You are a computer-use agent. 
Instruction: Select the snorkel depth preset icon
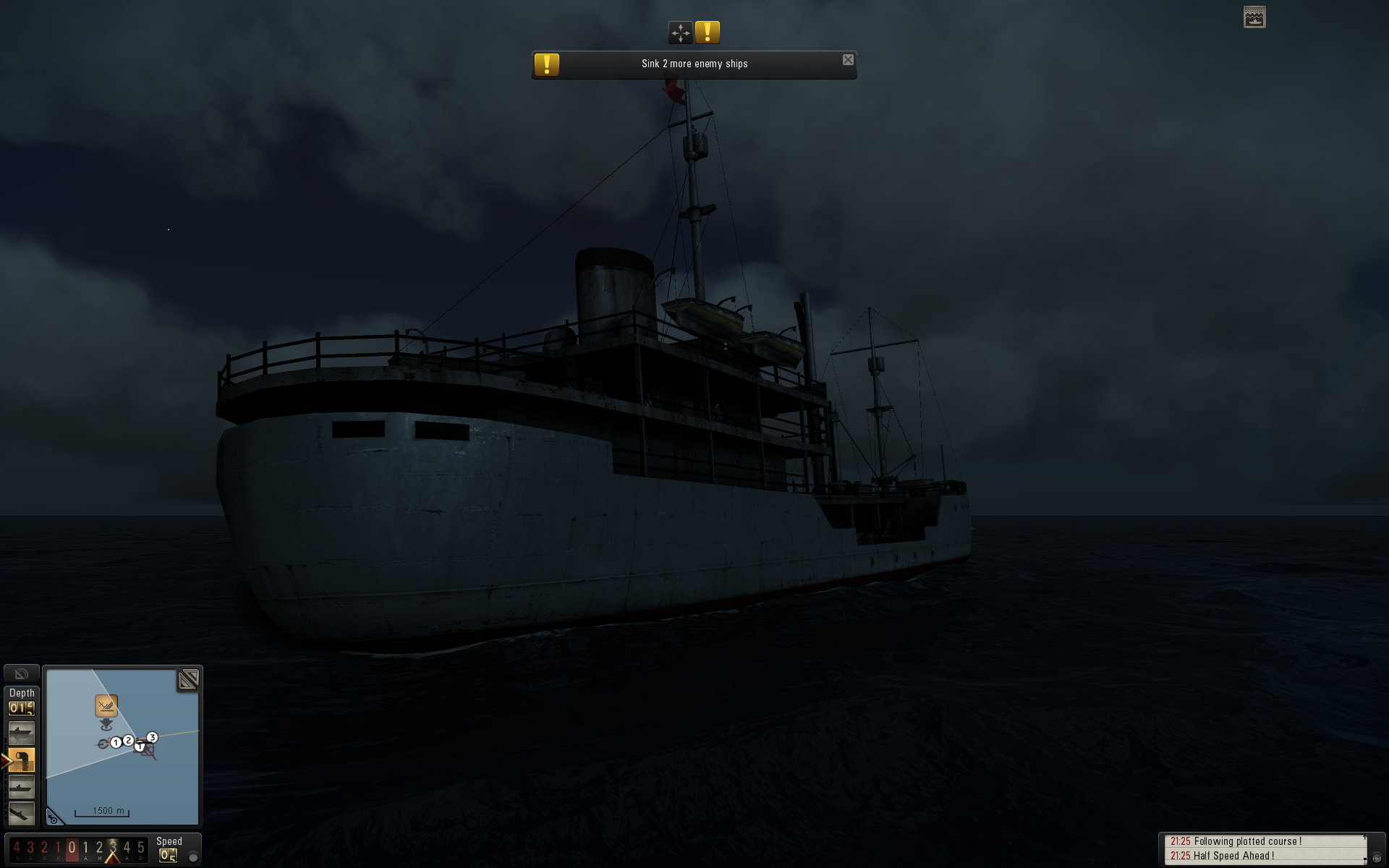coord(22,759)
